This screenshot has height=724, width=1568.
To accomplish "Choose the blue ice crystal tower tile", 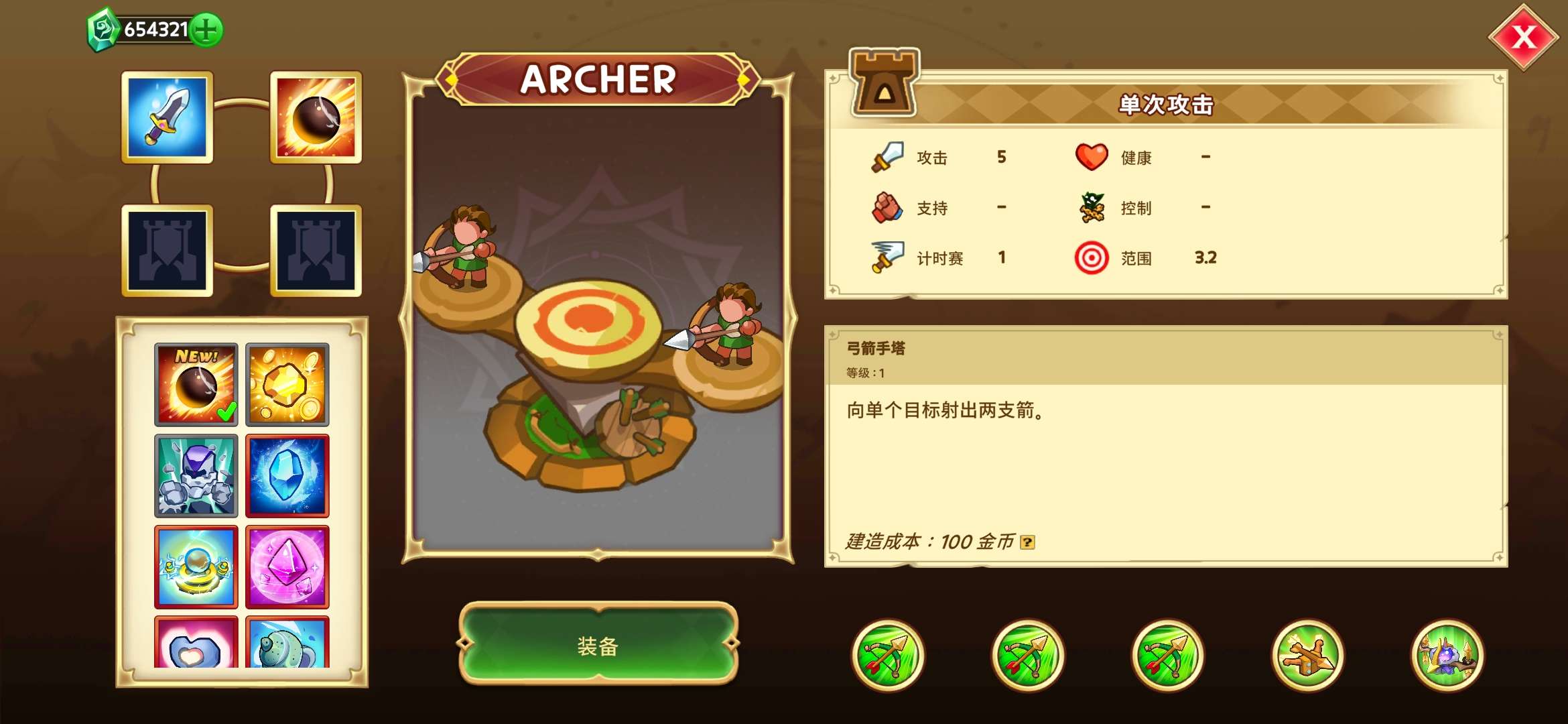I will [x=287, y=476].
